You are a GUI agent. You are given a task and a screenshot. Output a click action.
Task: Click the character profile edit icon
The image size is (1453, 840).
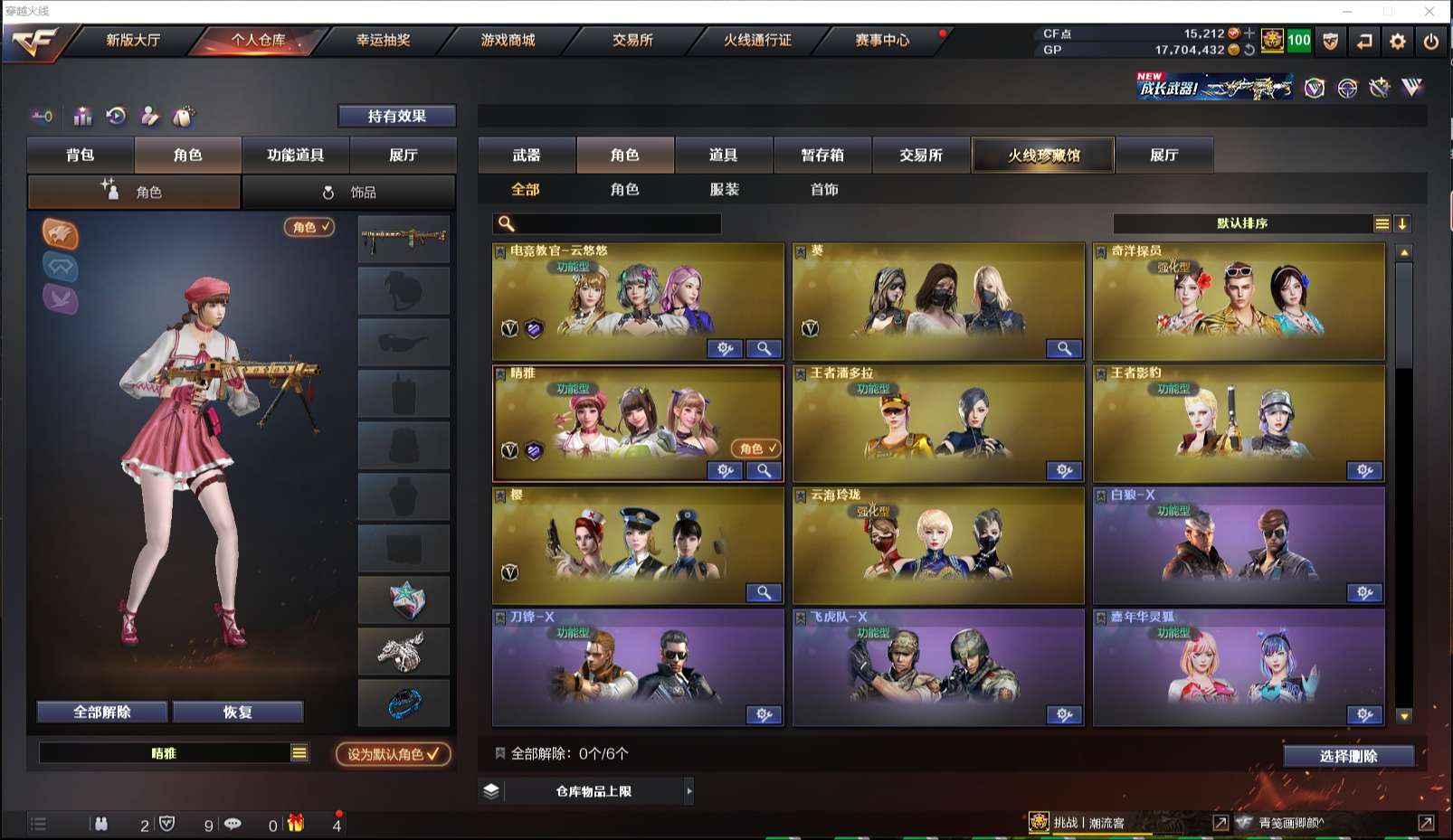click(149, 116)
